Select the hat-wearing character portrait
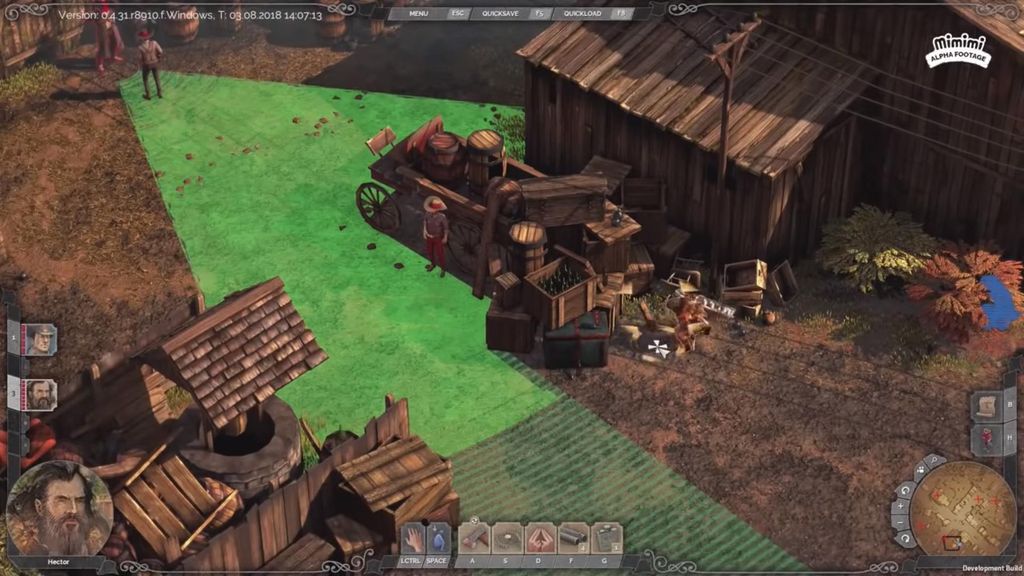This screenshot has width=1024, height=576. pos(41,339)
